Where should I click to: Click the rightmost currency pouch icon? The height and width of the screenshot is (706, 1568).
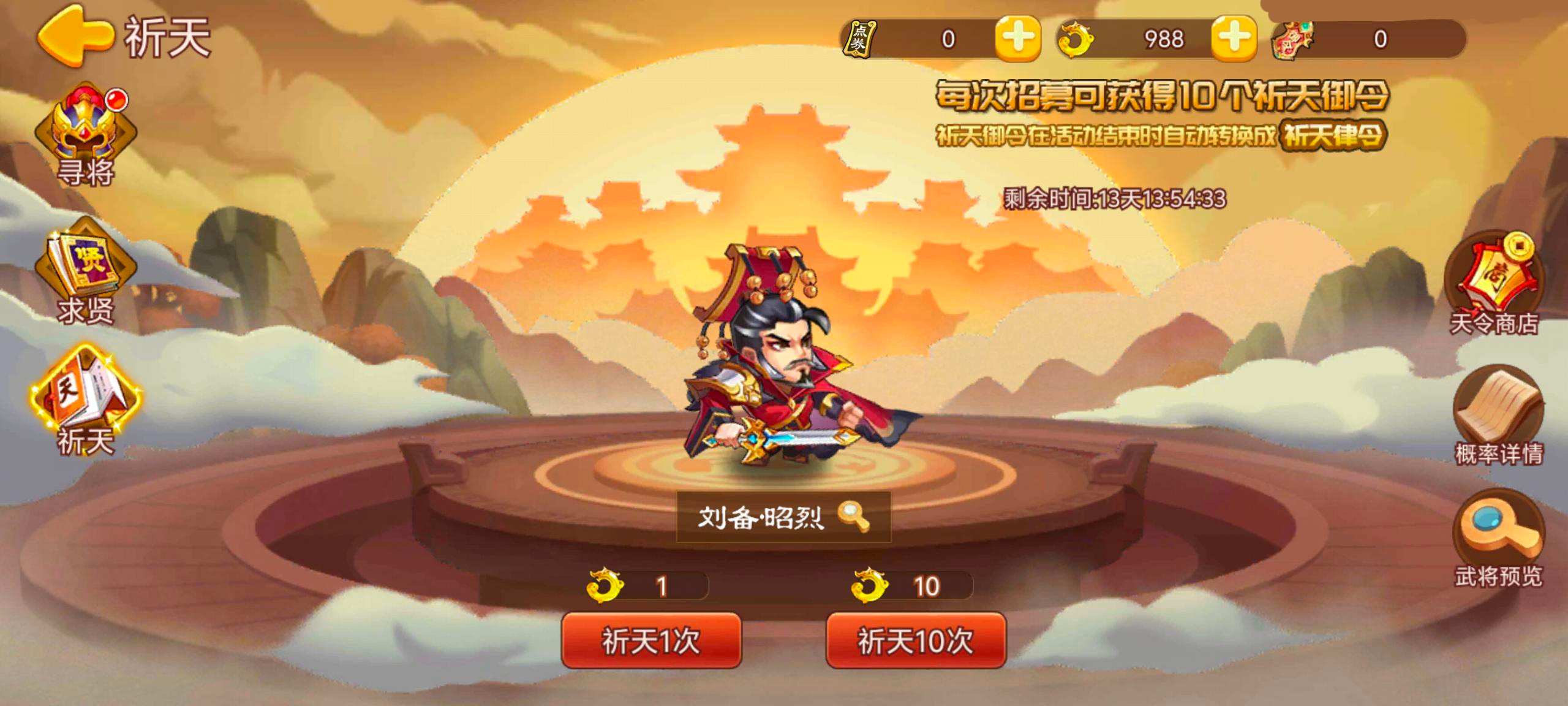(x=1294, y=40)
